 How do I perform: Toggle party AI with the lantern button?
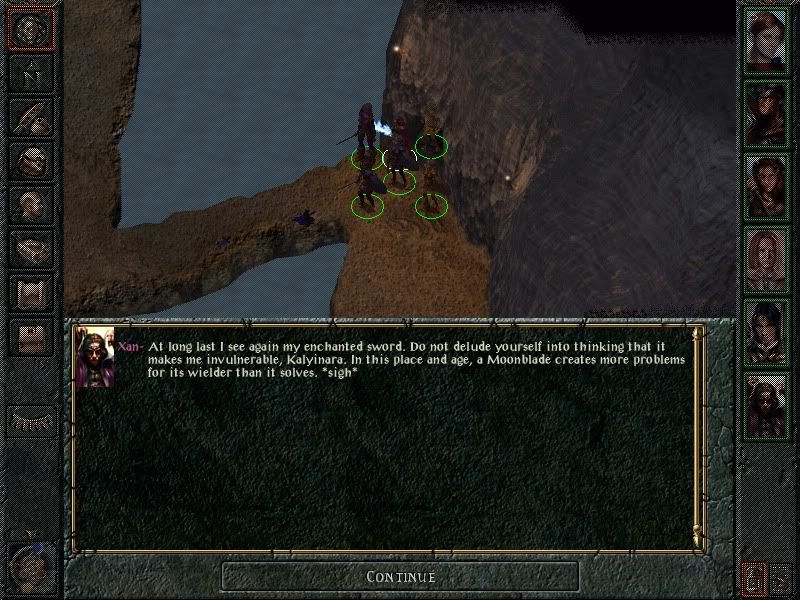(753, 577)
